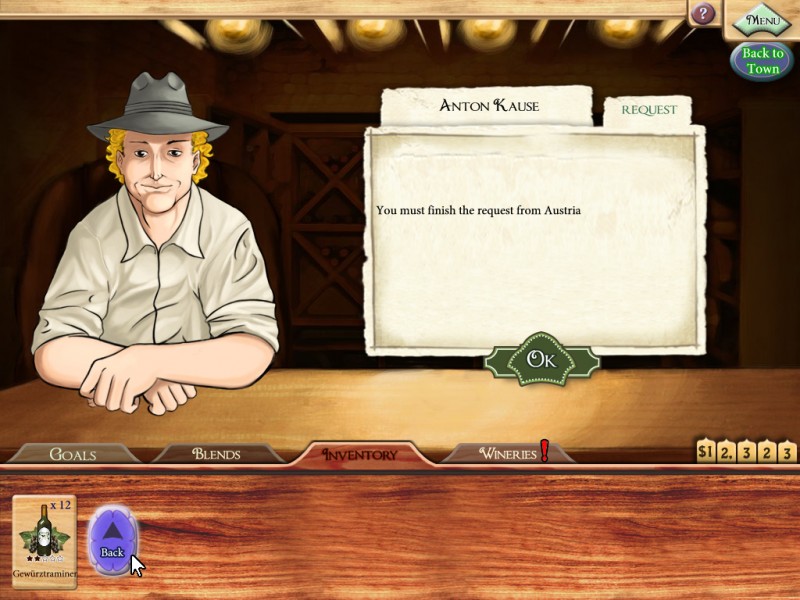
Task: Open the game Menu
Action: (762, 19)
